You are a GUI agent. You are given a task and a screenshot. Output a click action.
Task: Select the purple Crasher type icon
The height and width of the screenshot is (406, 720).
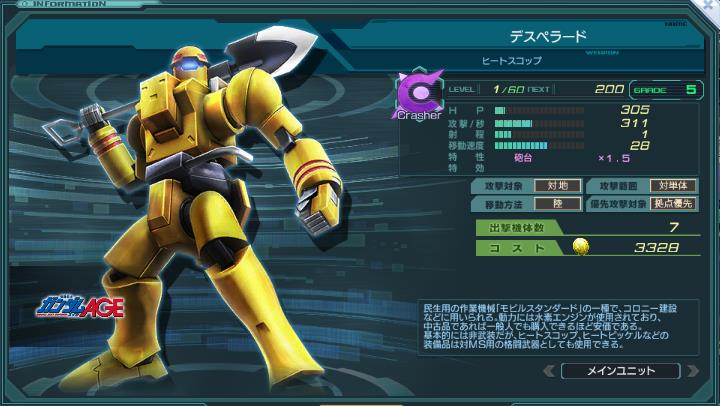(x=417, y=96)
